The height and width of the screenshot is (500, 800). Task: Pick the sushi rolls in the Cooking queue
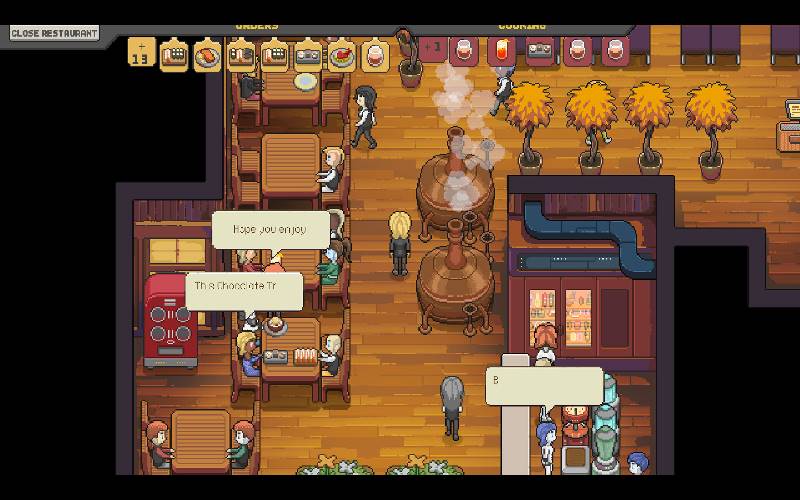[x=540, y=50]
